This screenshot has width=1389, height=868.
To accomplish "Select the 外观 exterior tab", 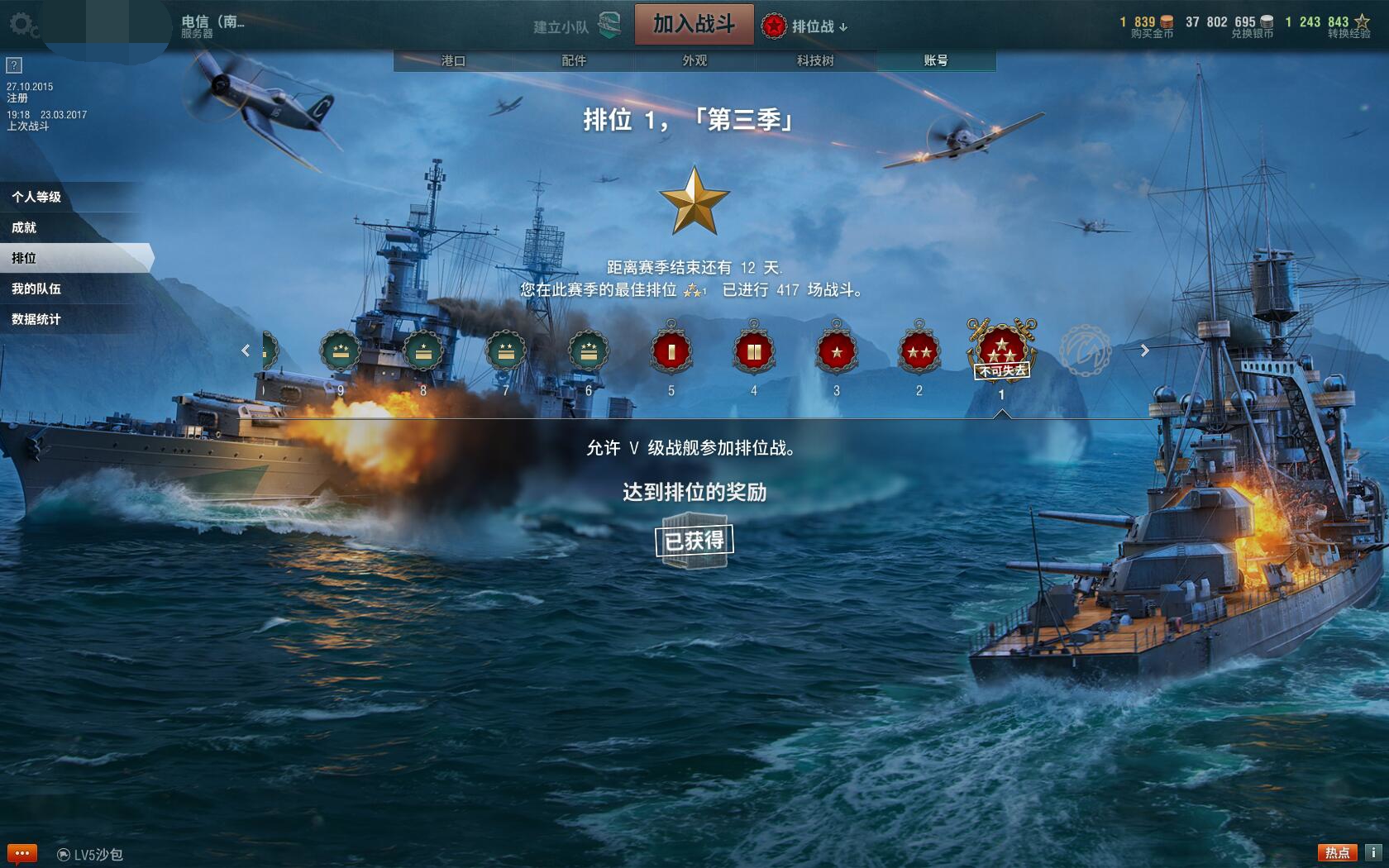I will 694,61.
